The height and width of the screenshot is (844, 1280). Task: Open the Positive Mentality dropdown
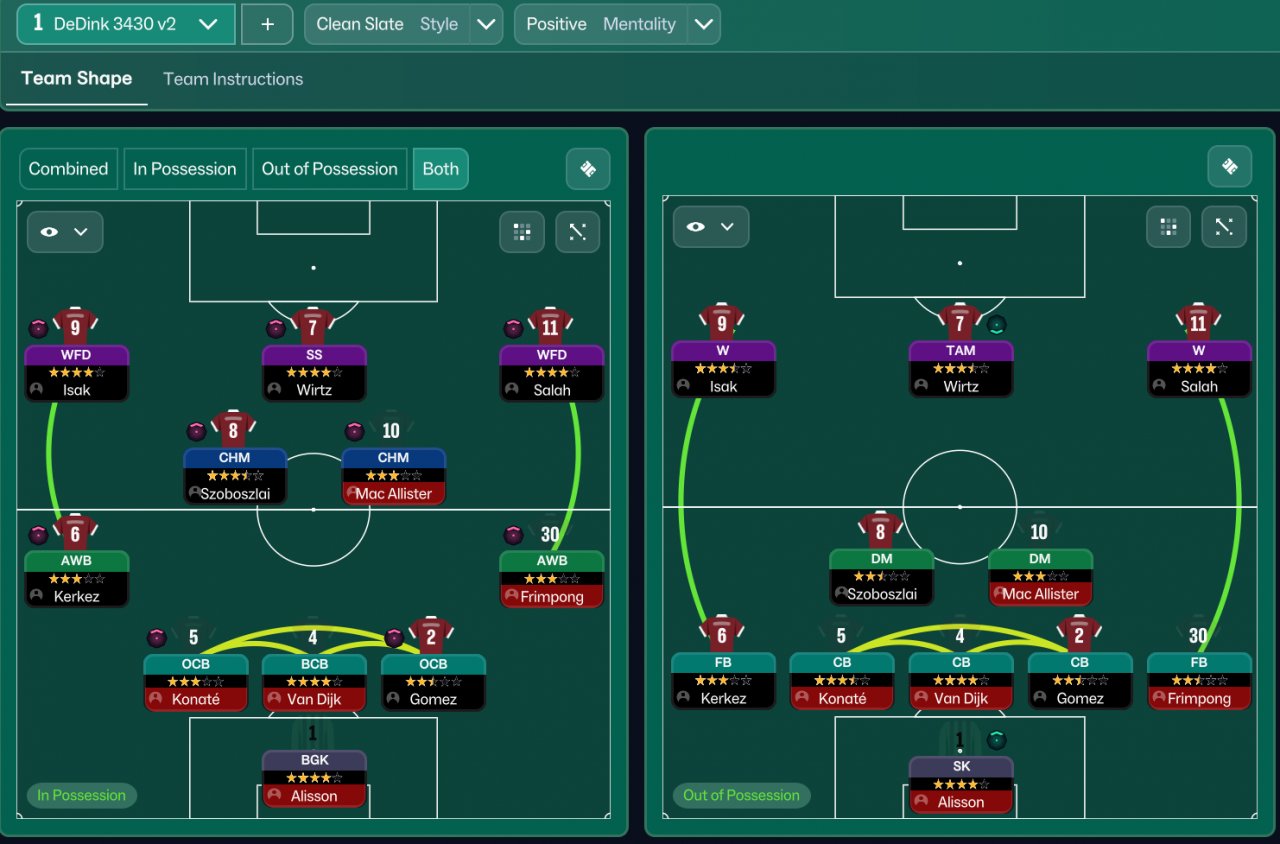(703, 24)
